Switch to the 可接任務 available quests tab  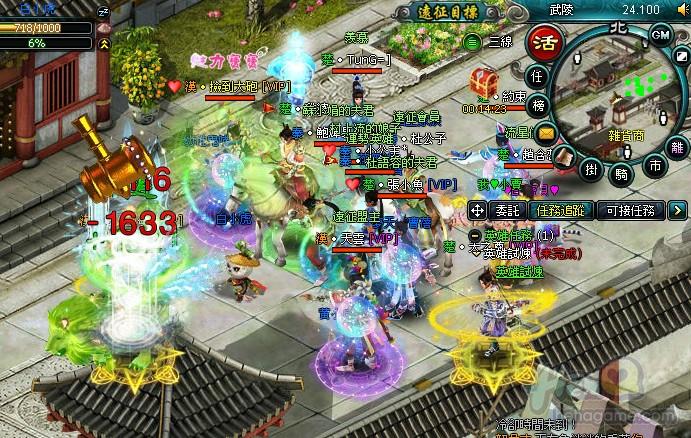click(629, 210)
